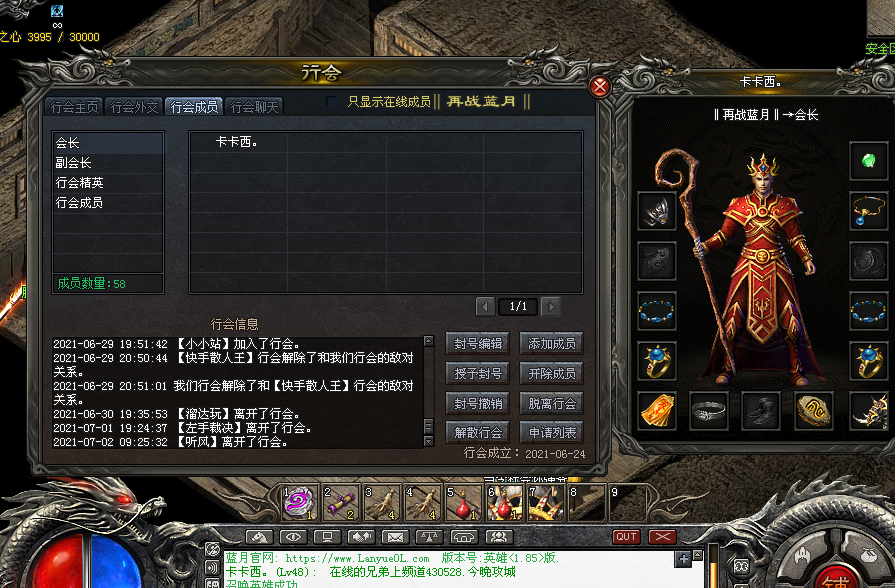Switch to the 行会主页 tab

pos(75,107)
